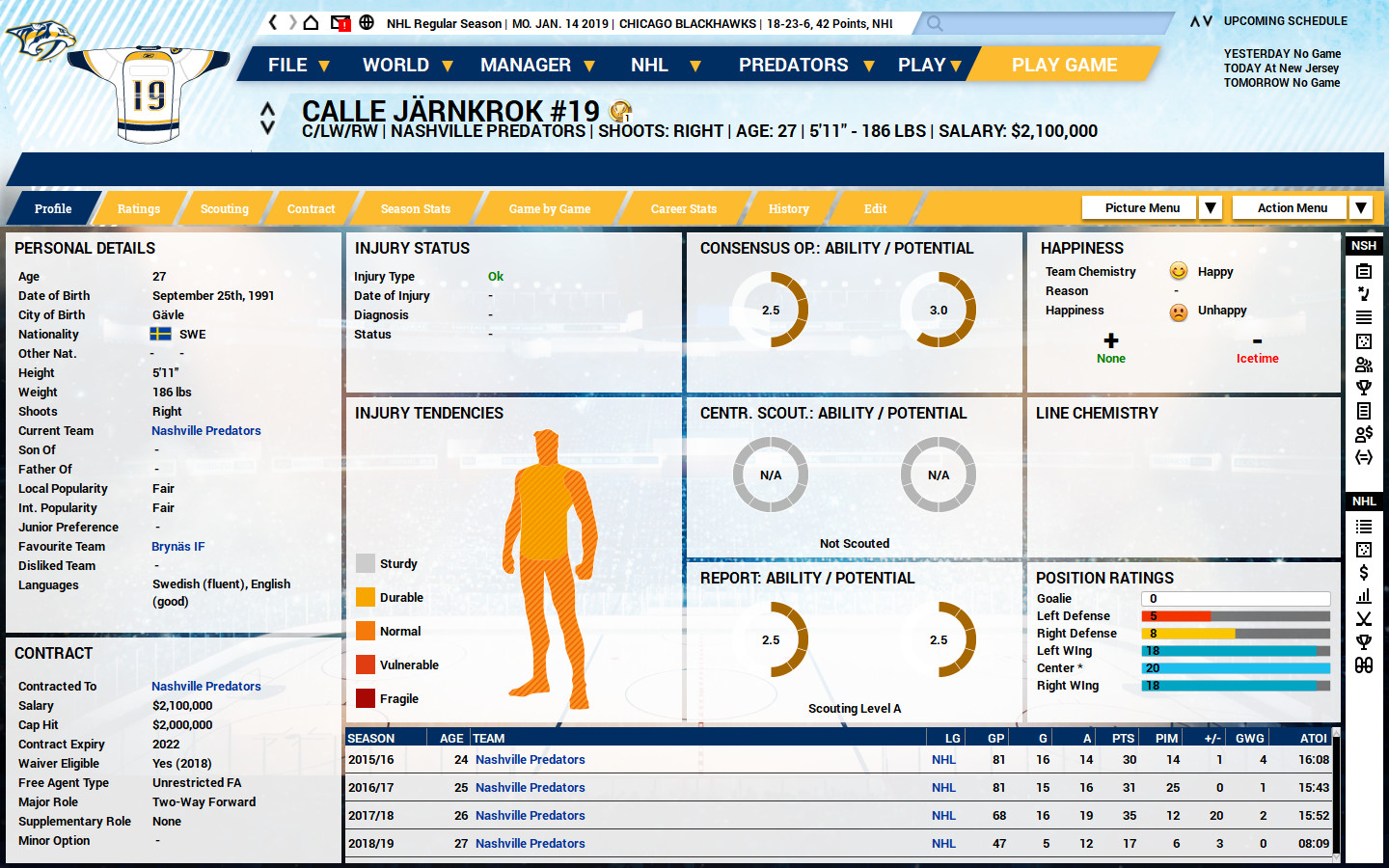Image resolution: width=1389 pixels, height=868 pixels.
Task: Navigate back using the left chevron arrow
Action: pyautogui.click(x=272, y=20)
